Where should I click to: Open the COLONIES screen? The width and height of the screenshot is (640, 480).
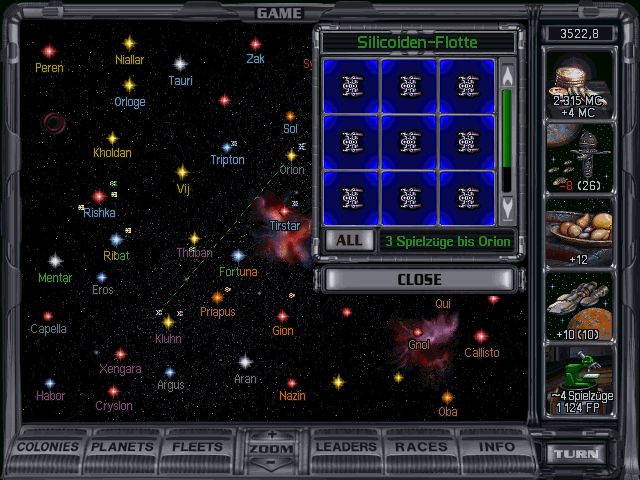click(49, 447)
